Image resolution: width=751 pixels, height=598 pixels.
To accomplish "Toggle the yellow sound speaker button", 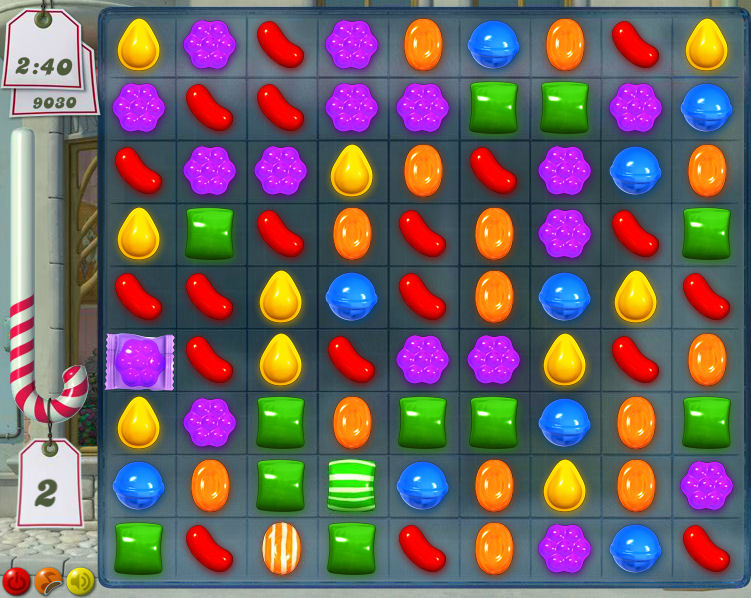I will (80, 579).
